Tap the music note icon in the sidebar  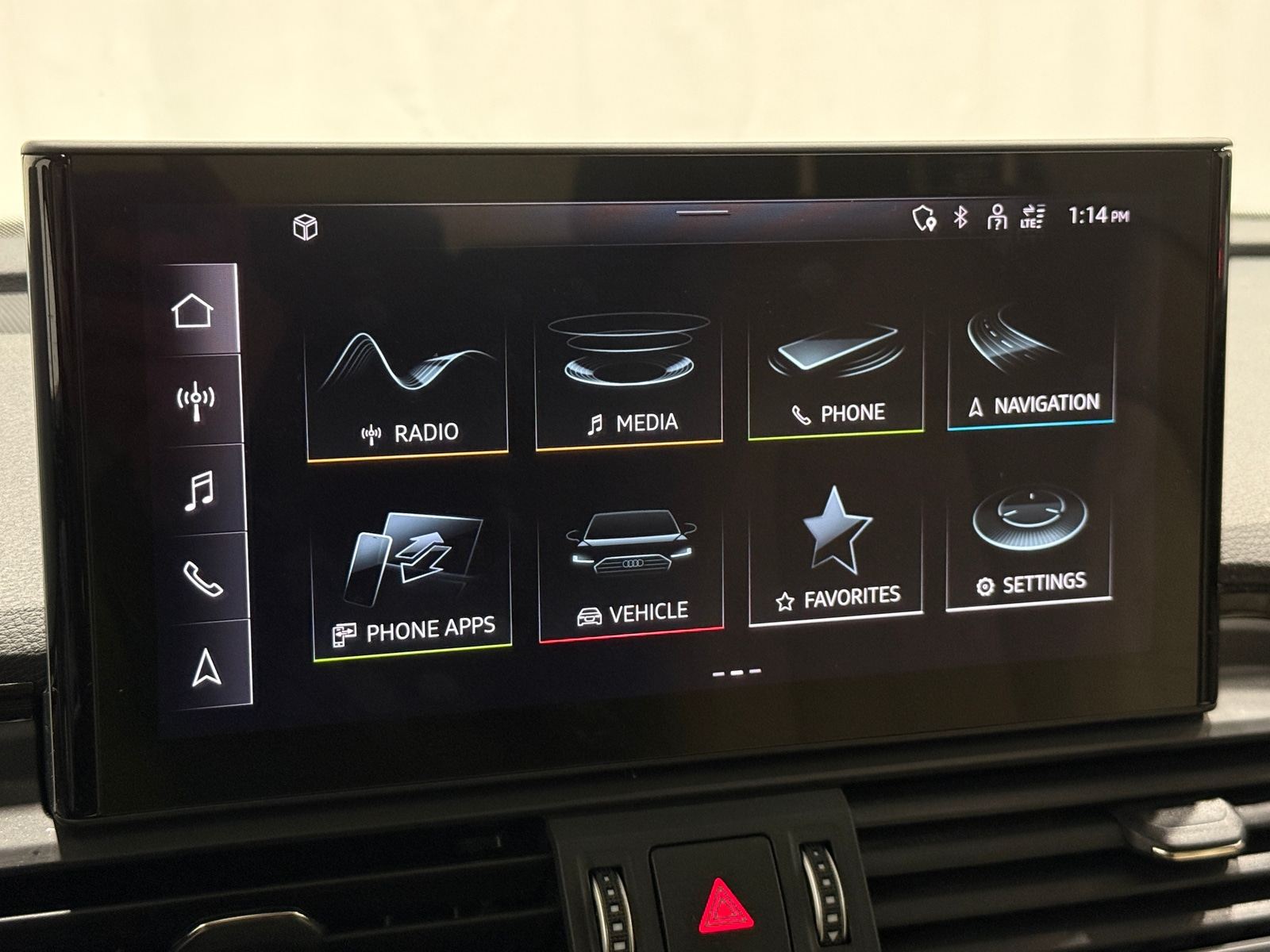coord(198,492)
